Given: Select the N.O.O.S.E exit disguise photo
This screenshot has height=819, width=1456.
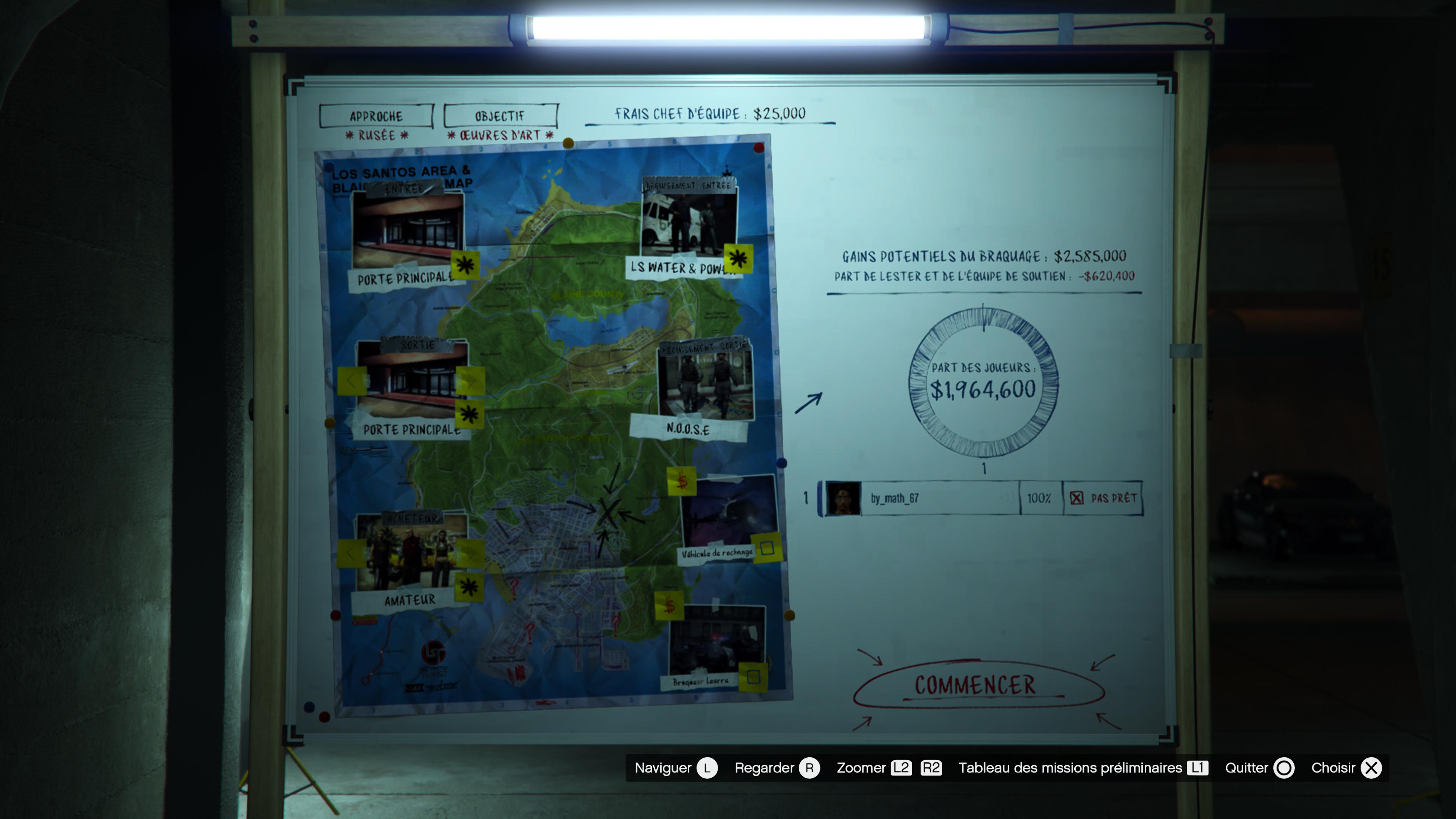Looking at the screenshot, I should click(x=705, y=384).
